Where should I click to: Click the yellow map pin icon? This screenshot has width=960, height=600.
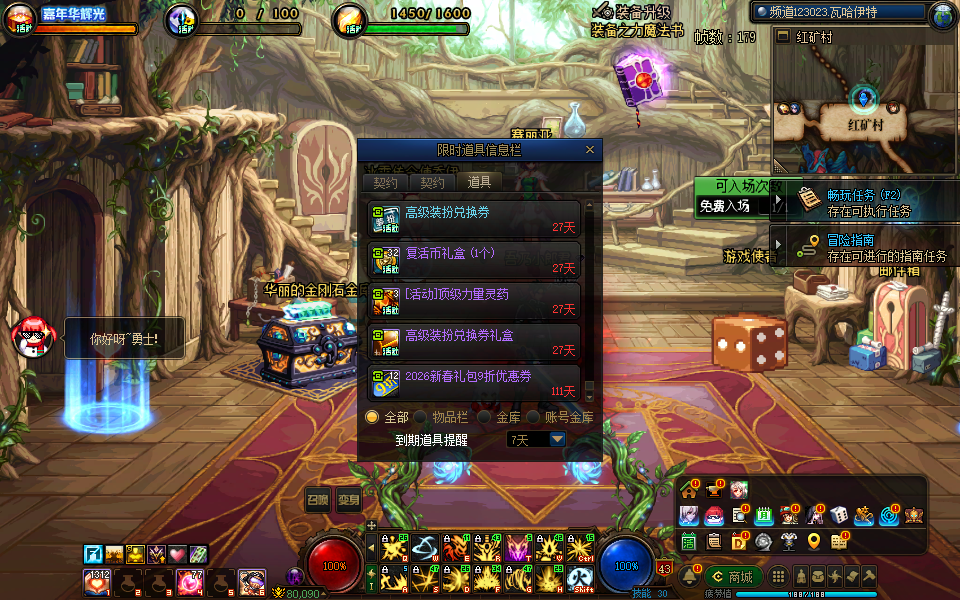click(814, 541)
